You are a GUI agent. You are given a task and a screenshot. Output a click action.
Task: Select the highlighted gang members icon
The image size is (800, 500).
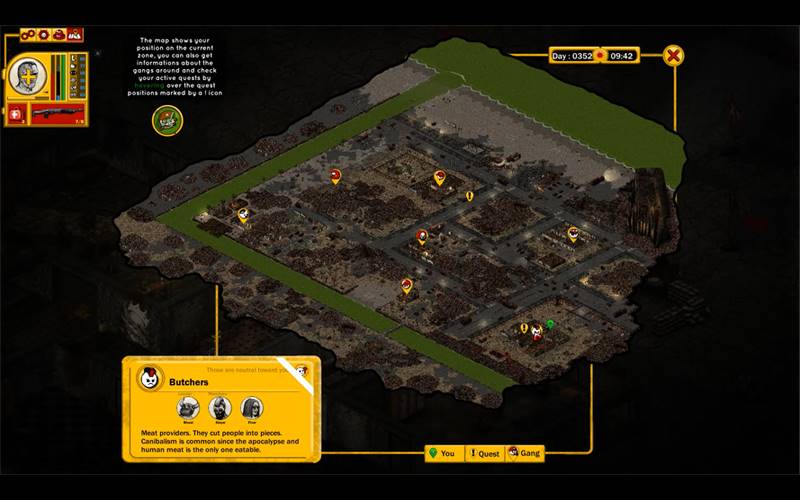tap(75, 35)
